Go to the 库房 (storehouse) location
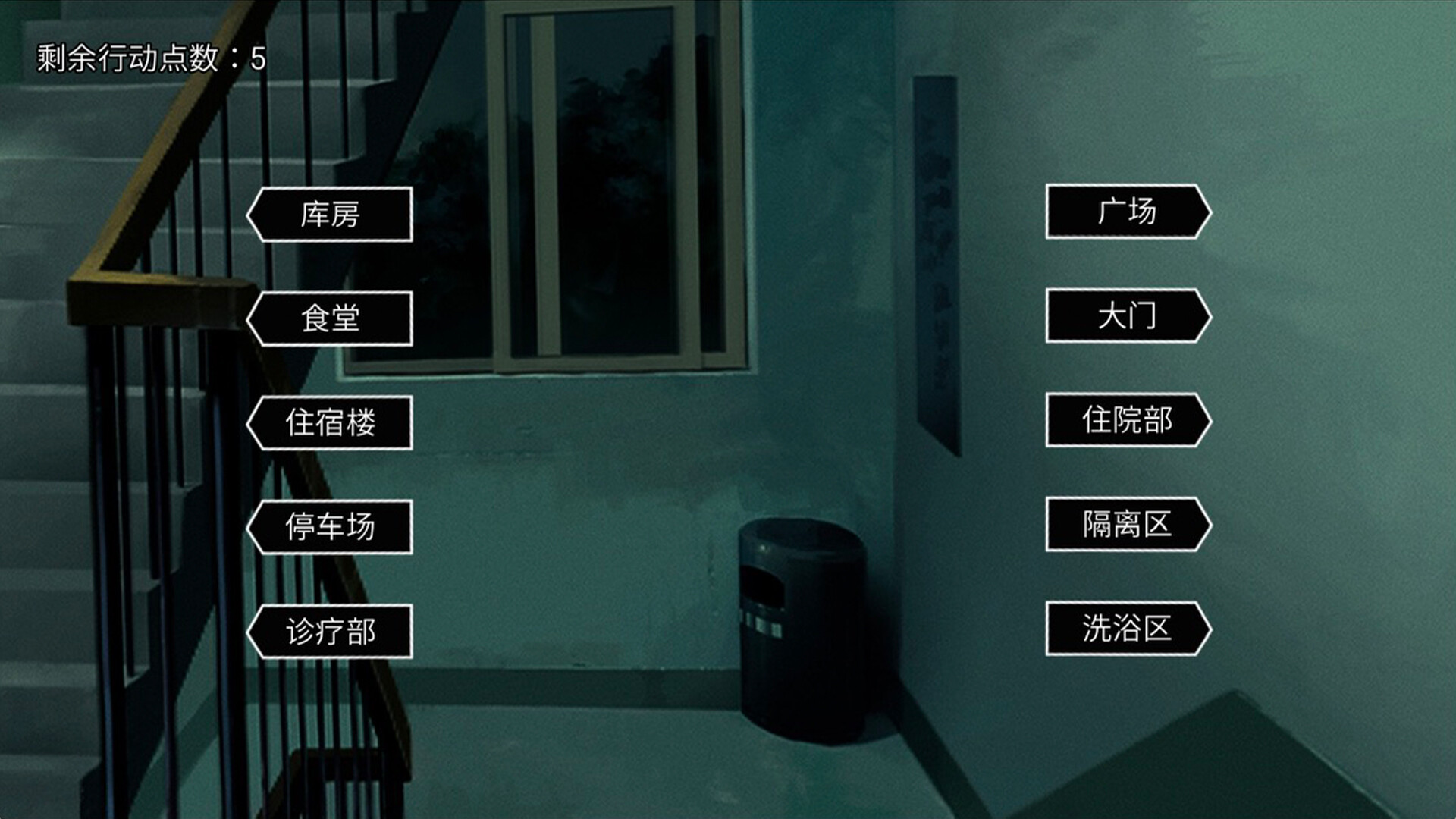The height and width of the screenshot is (819, 1456). pos(331,215)
